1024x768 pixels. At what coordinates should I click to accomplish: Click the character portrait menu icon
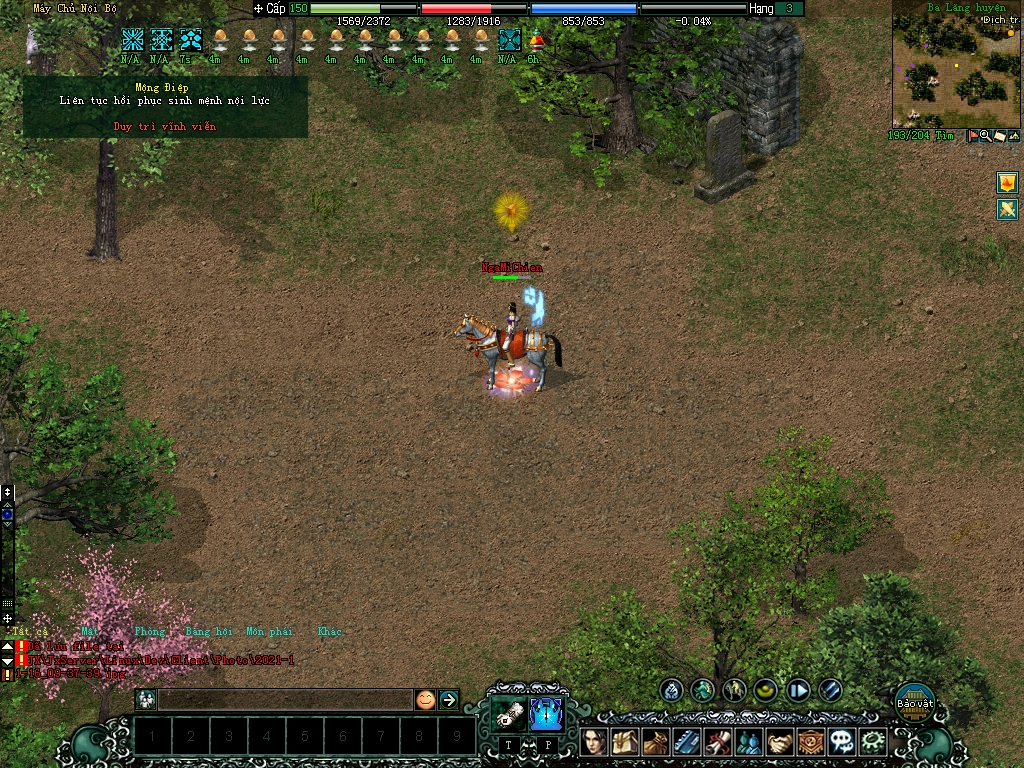point(594,741)
